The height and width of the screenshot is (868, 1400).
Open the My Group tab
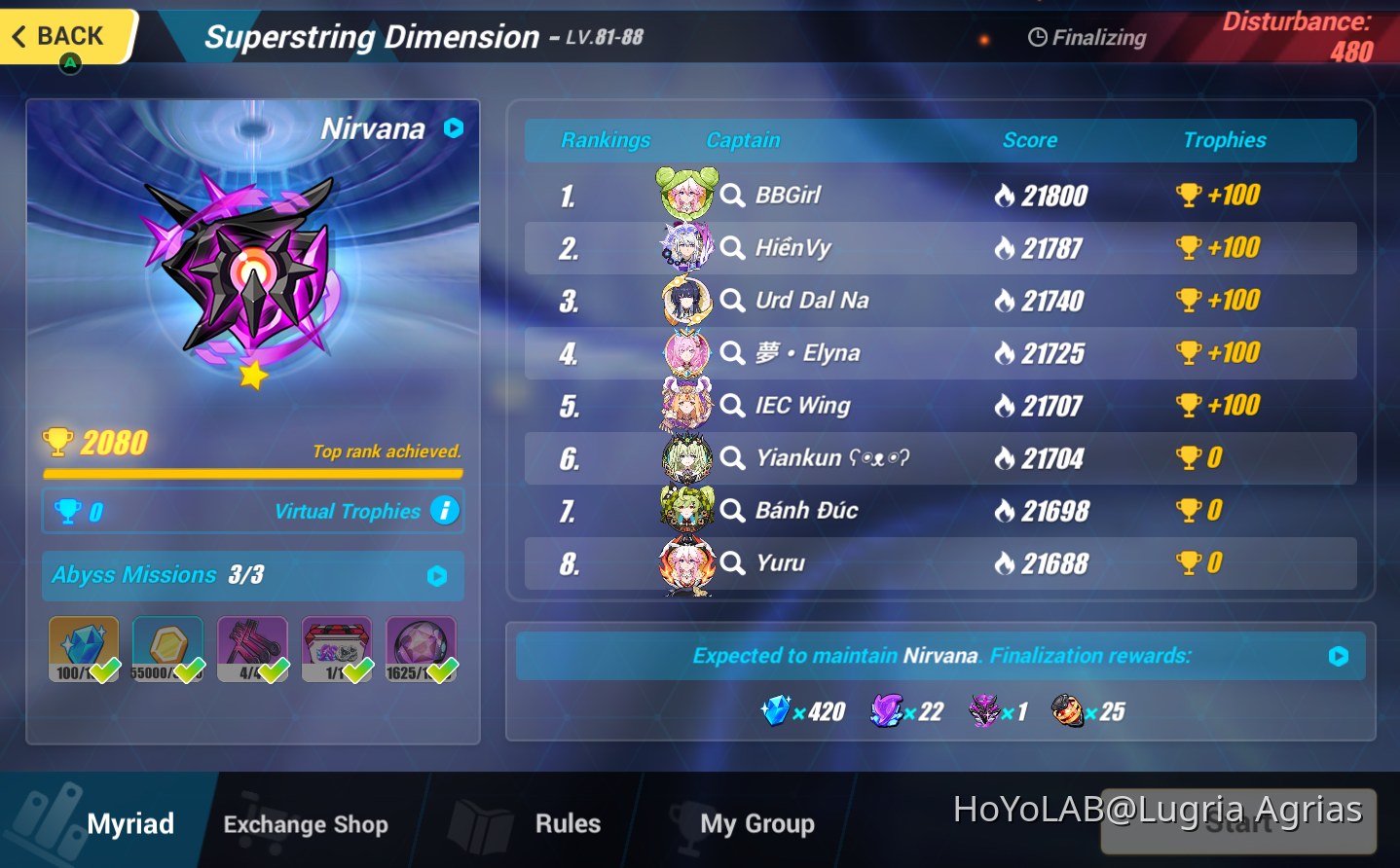(757, 824)
